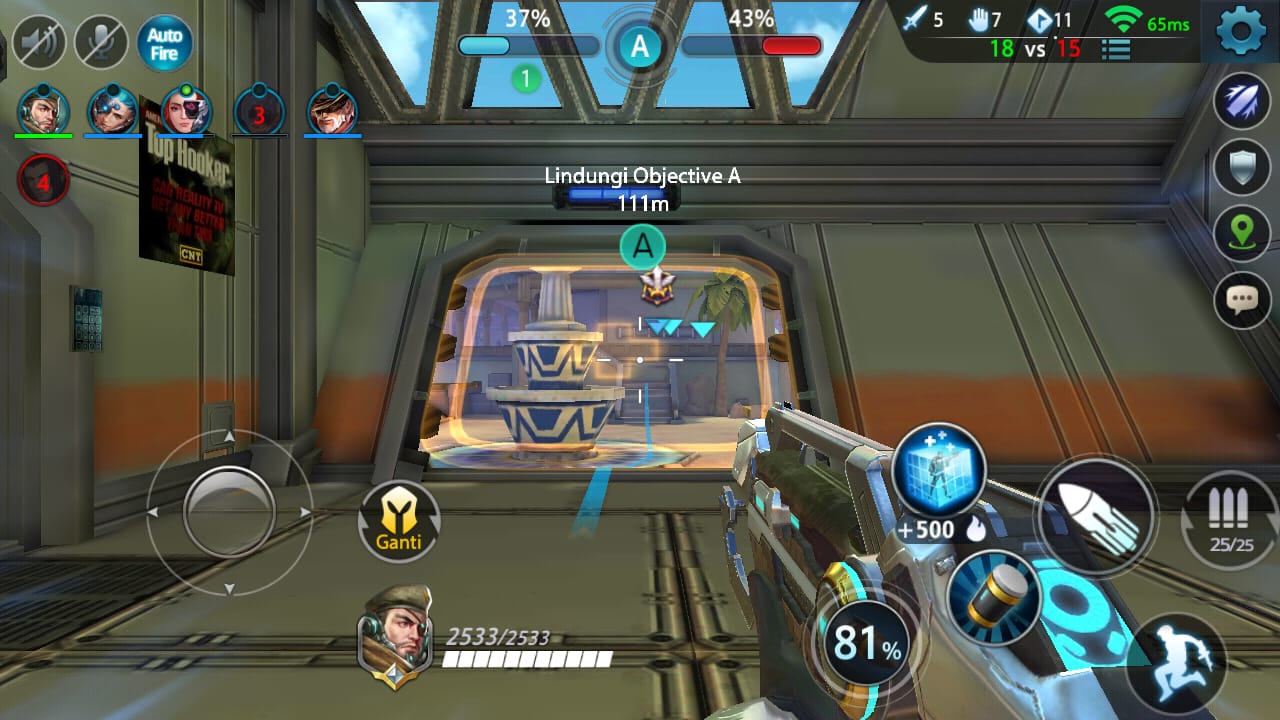
Task: Open the scoreboard list icon
Action: click(1114, 48)
